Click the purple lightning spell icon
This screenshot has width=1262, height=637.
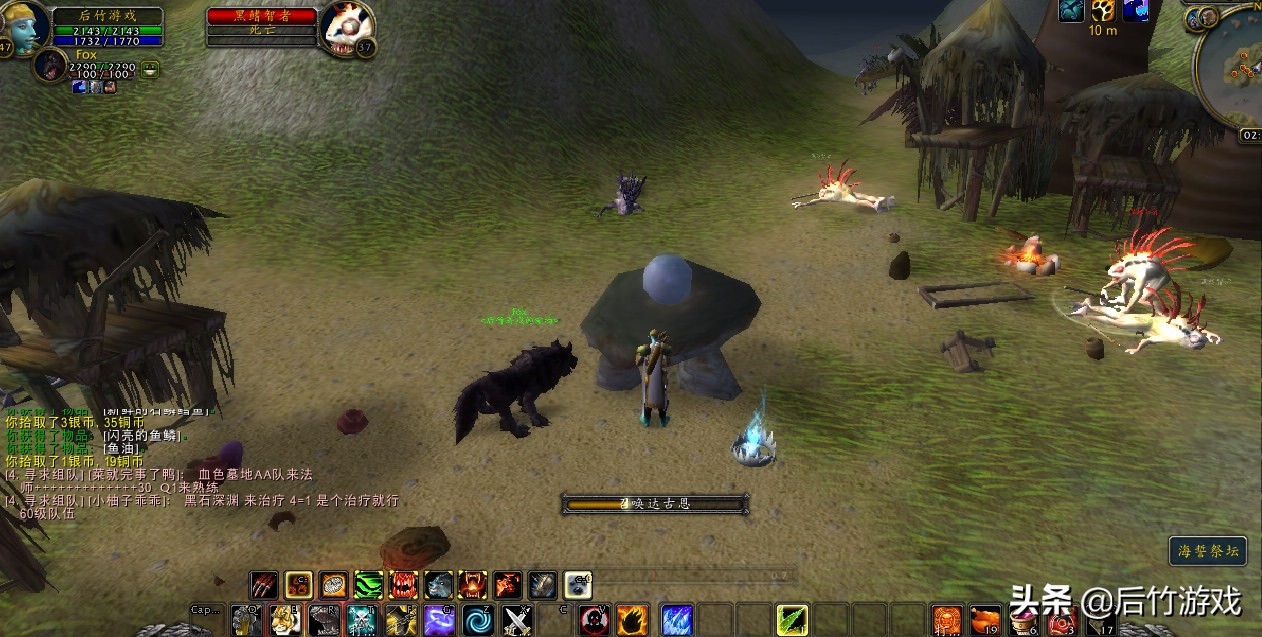[440, 620]
